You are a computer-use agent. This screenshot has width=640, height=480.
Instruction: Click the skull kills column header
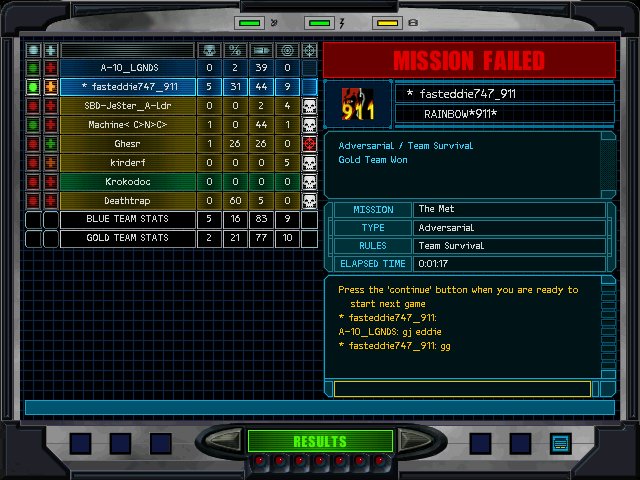pos(209,50)
